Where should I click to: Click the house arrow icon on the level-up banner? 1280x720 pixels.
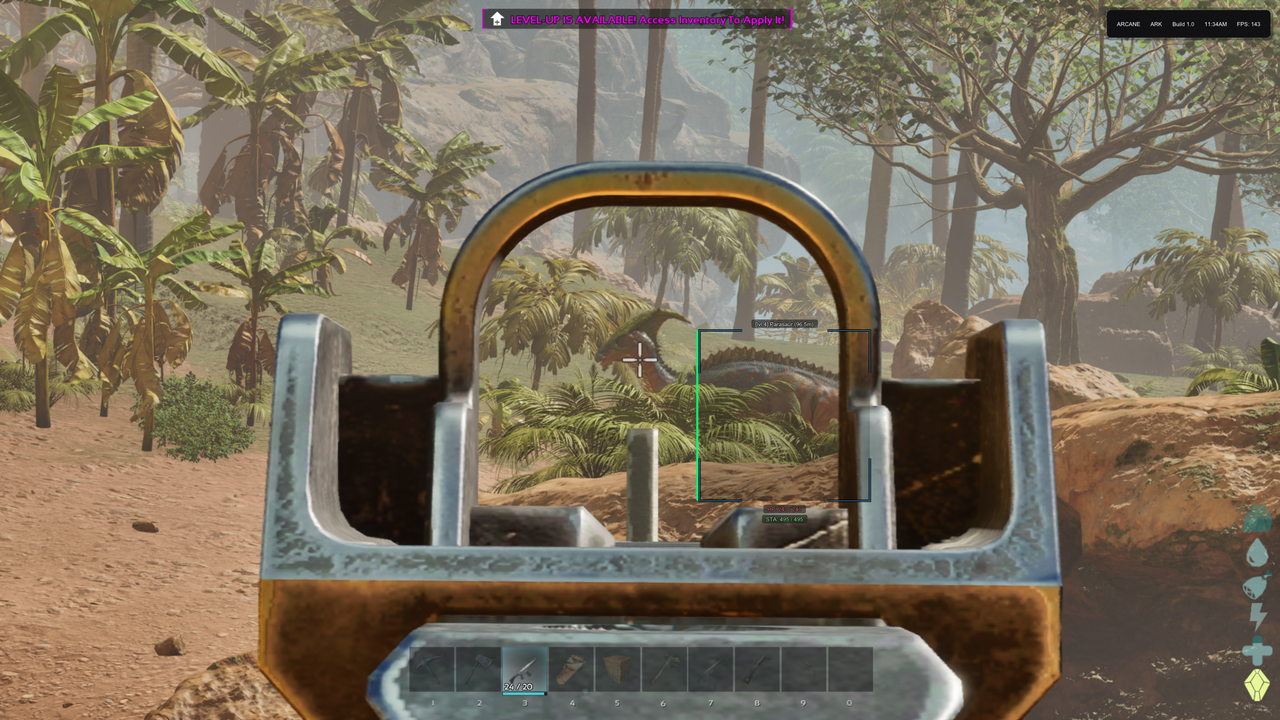496,18
